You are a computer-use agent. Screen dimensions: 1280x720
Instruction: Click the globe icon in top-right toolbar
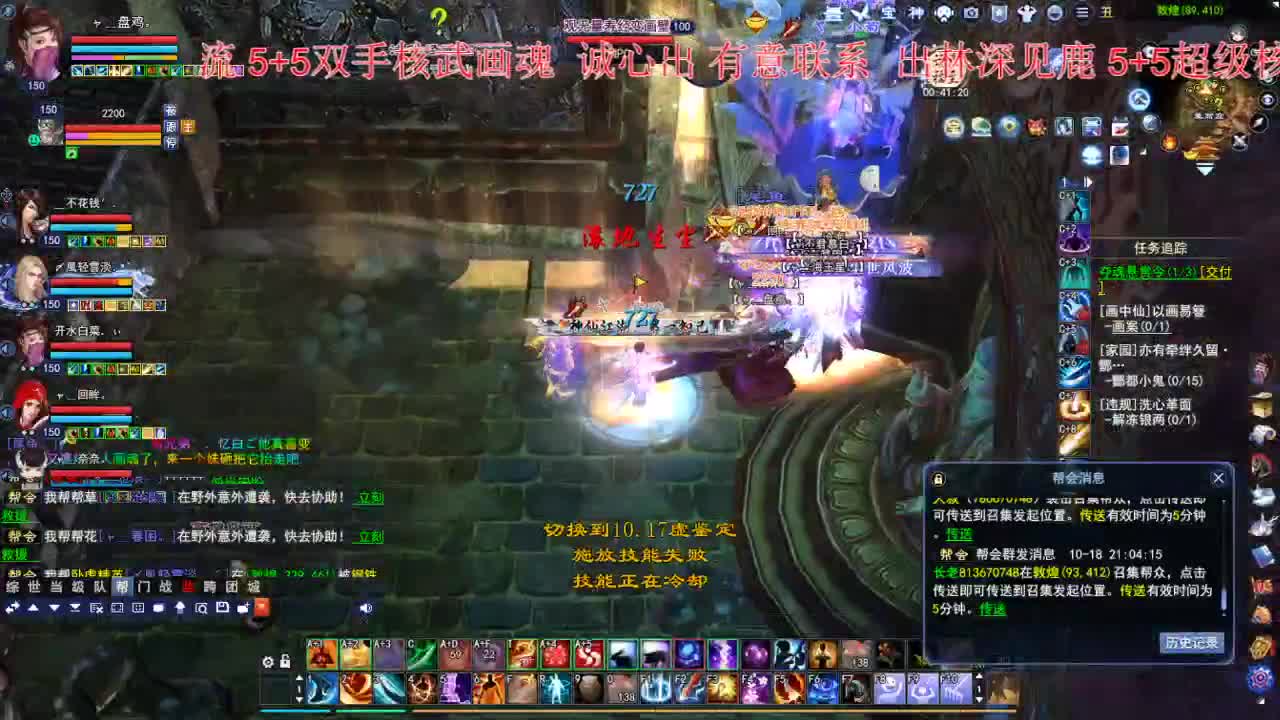click(1054, 14)
